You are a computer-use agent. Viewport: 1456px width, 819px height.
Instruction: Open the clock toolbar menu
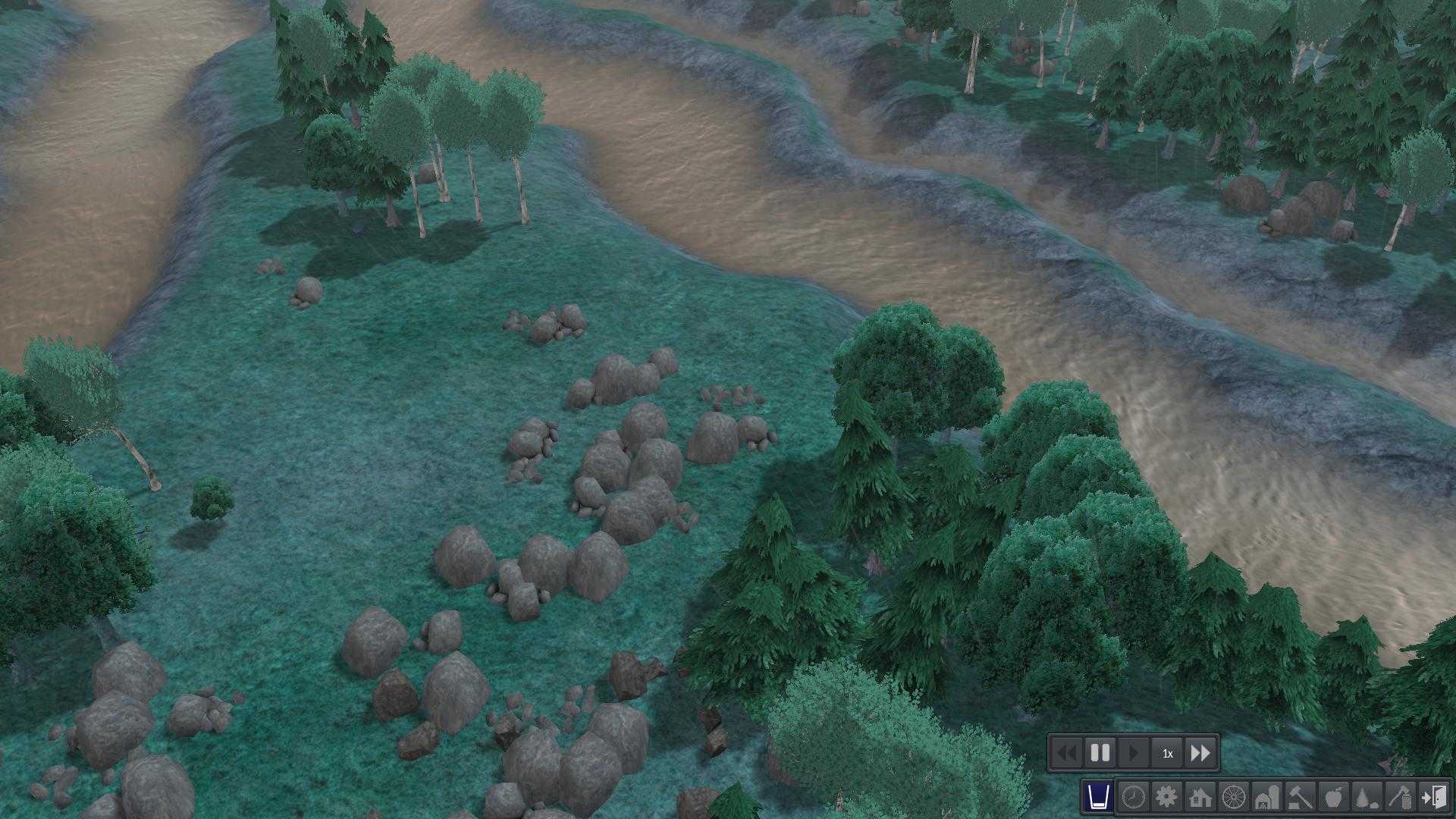1133,797
